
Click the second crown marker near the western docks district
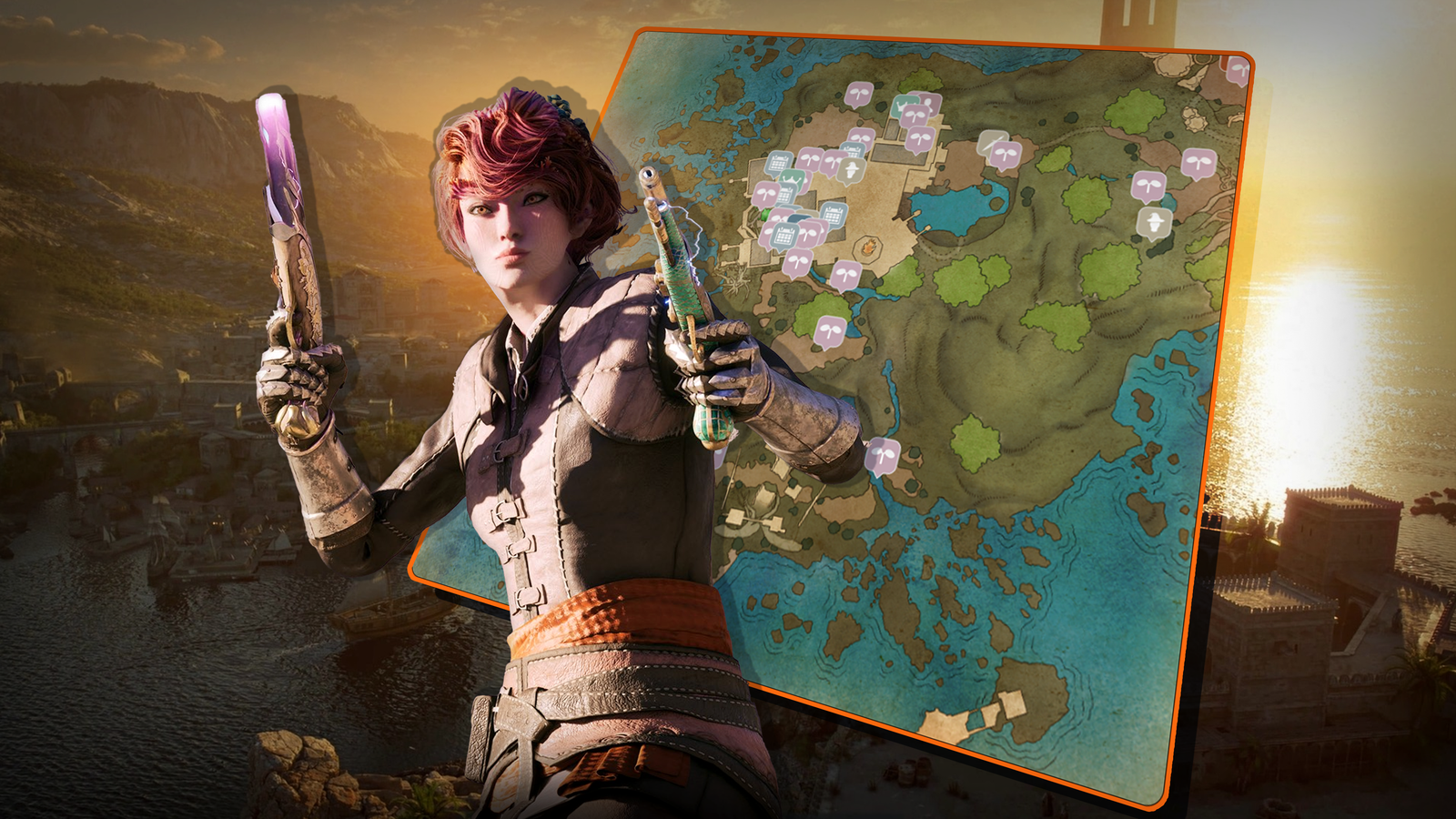pos(793,179)
